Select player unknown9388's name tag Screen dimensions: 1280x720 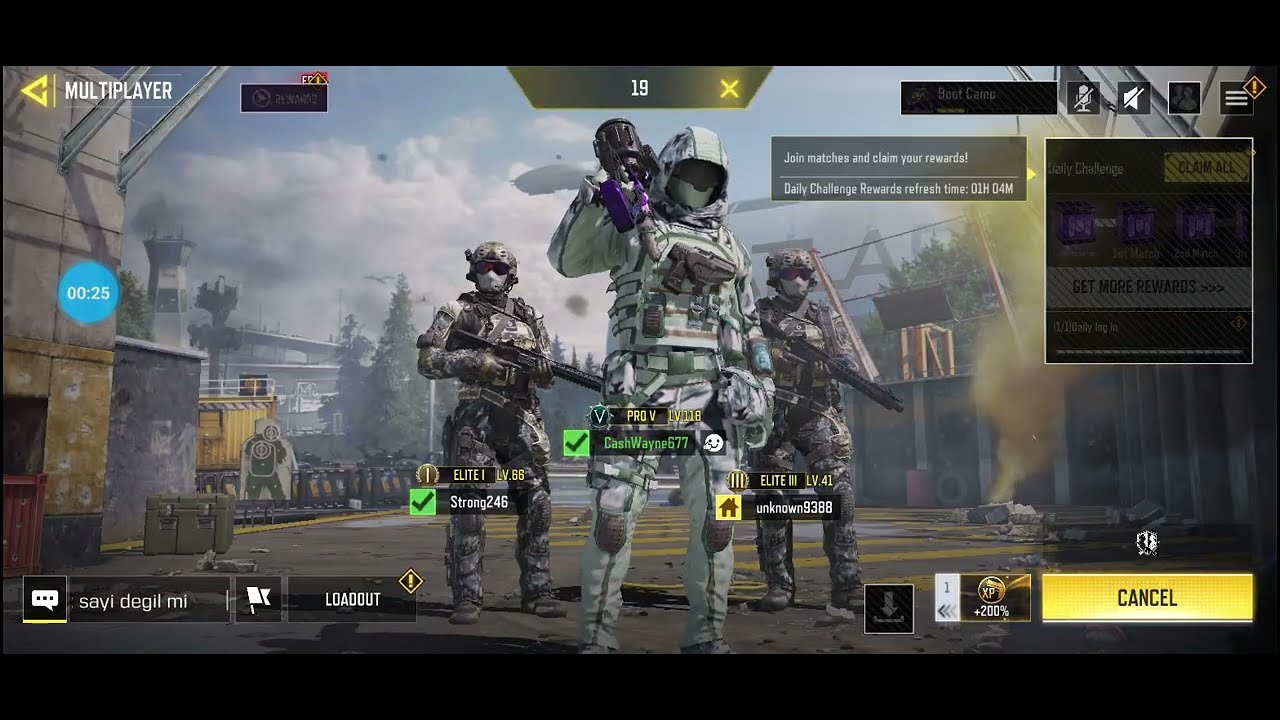tap(793, 508)
